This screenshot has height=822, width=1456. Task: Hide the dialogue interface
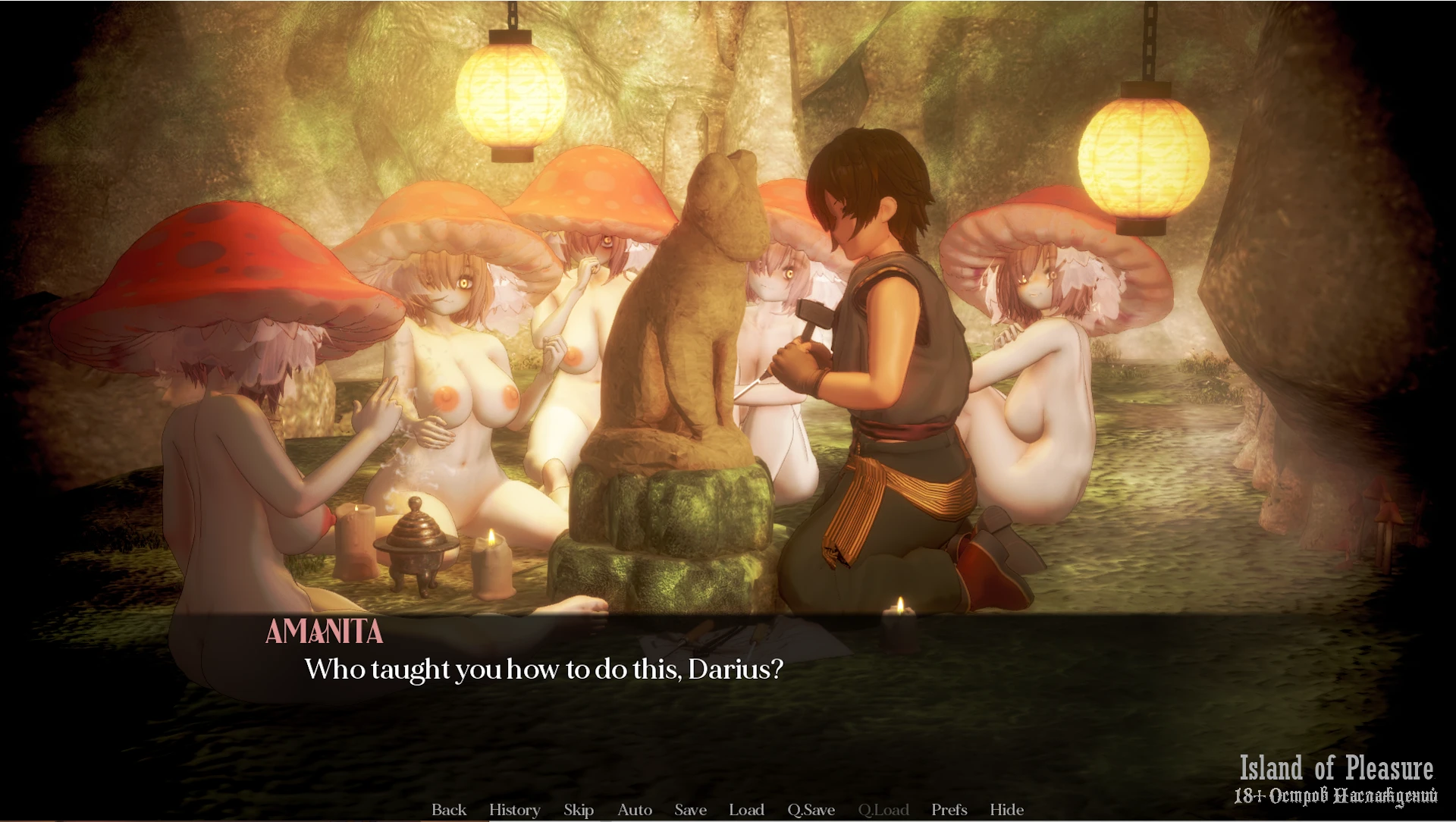1006,810
